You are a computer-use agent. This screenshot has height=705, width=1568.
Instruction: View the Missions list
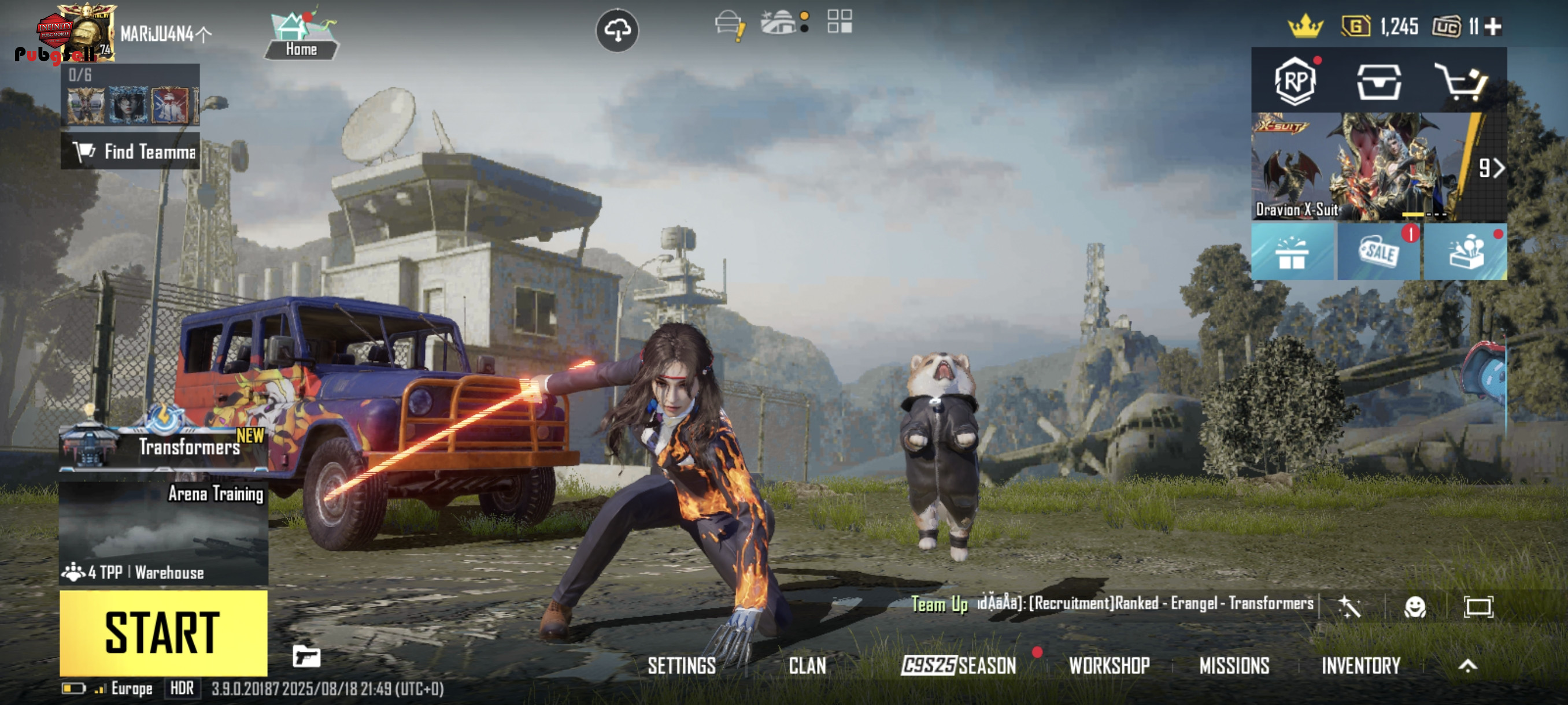point(1234,666)
